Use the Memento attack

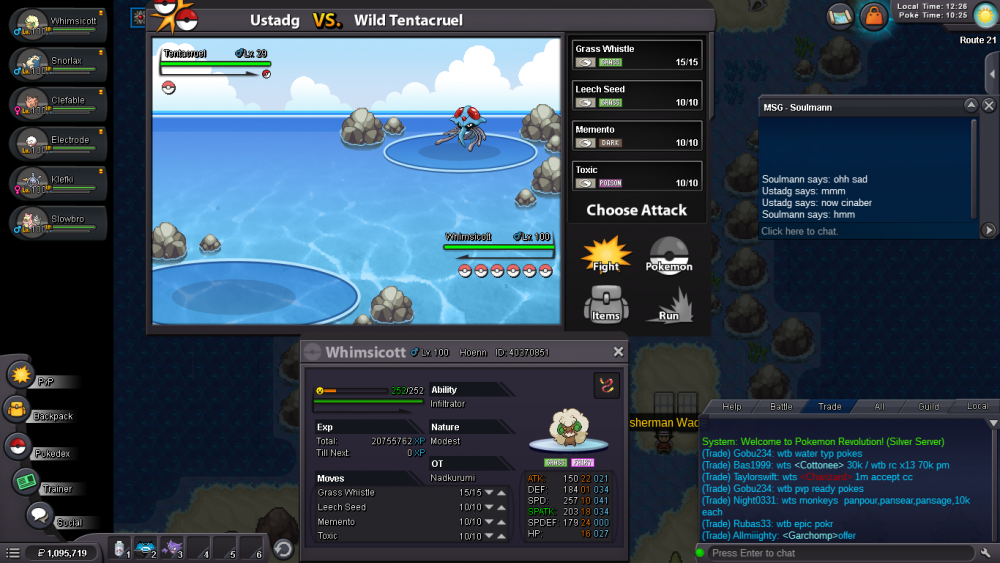point(637,136)
